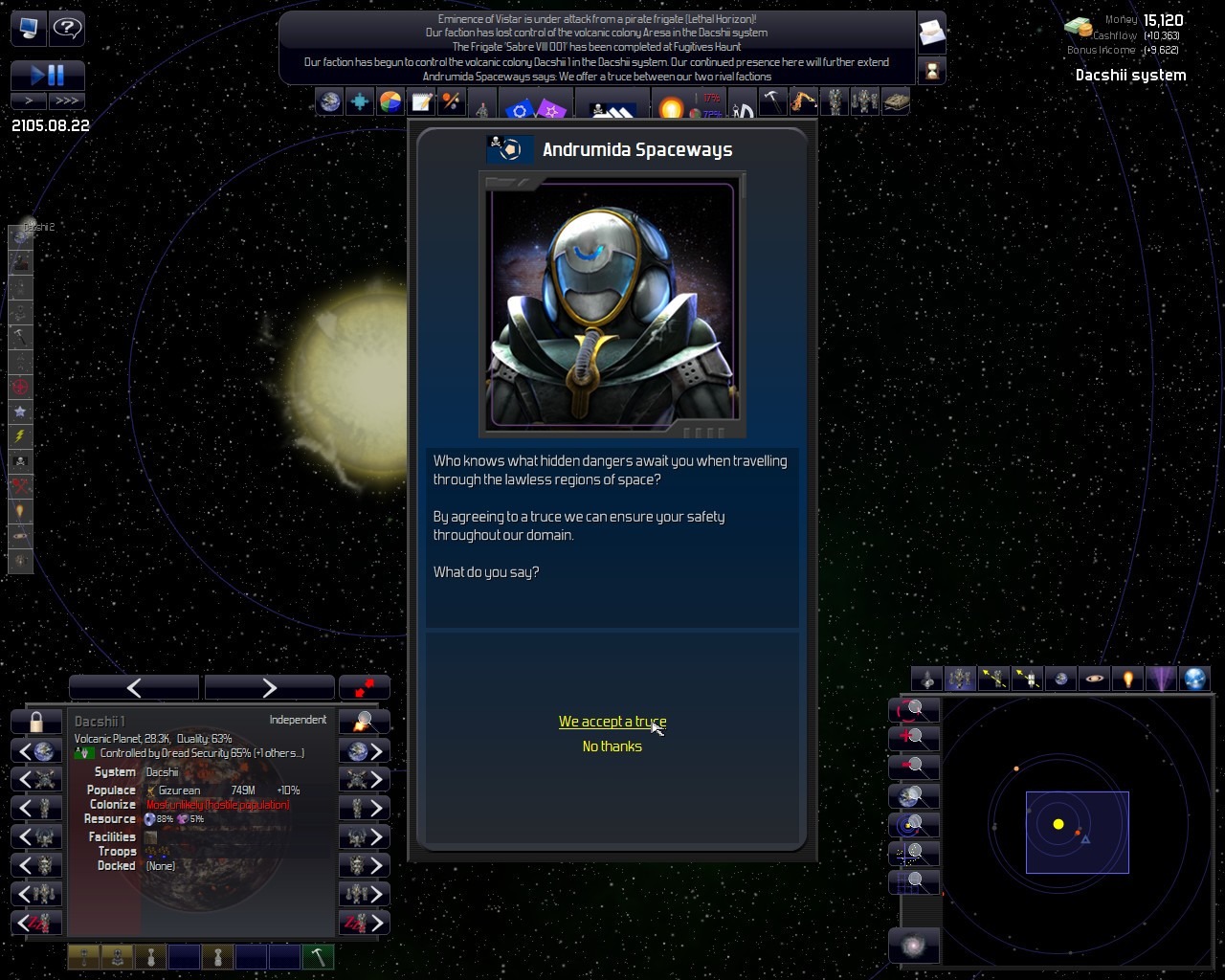Increase game speed with triple arrow button
The image size is (1225, 980).
pos(67,100)
